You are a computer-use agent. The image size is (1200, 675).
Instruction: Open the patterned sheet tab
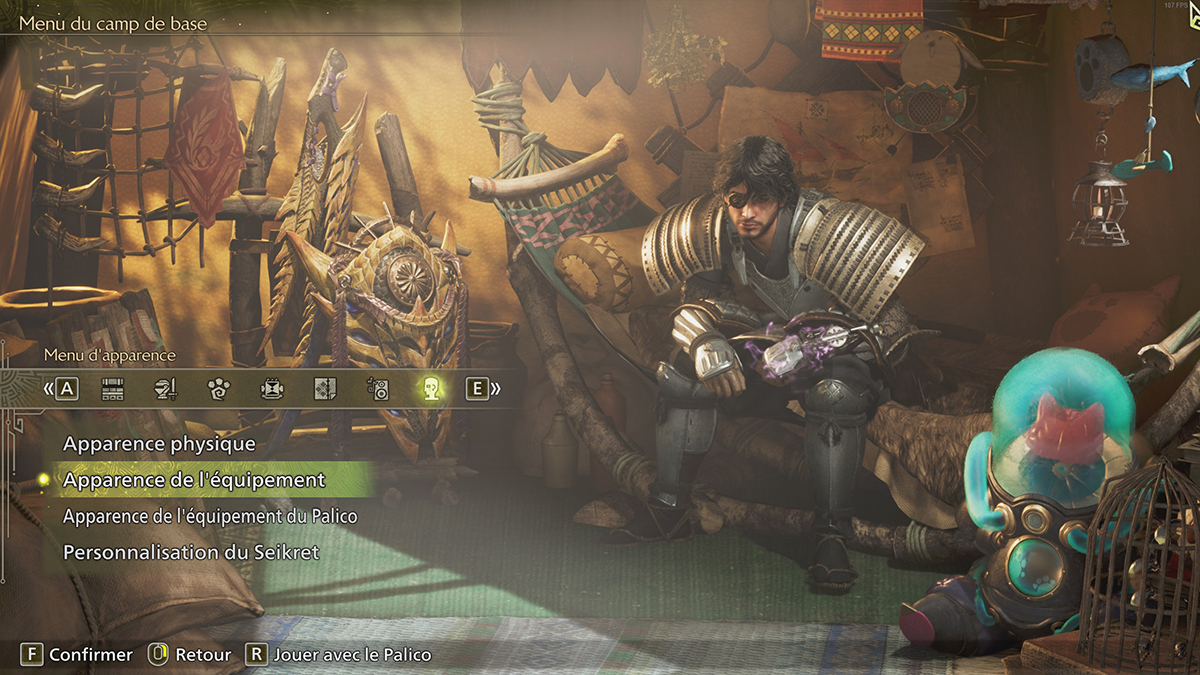[325, 389]
